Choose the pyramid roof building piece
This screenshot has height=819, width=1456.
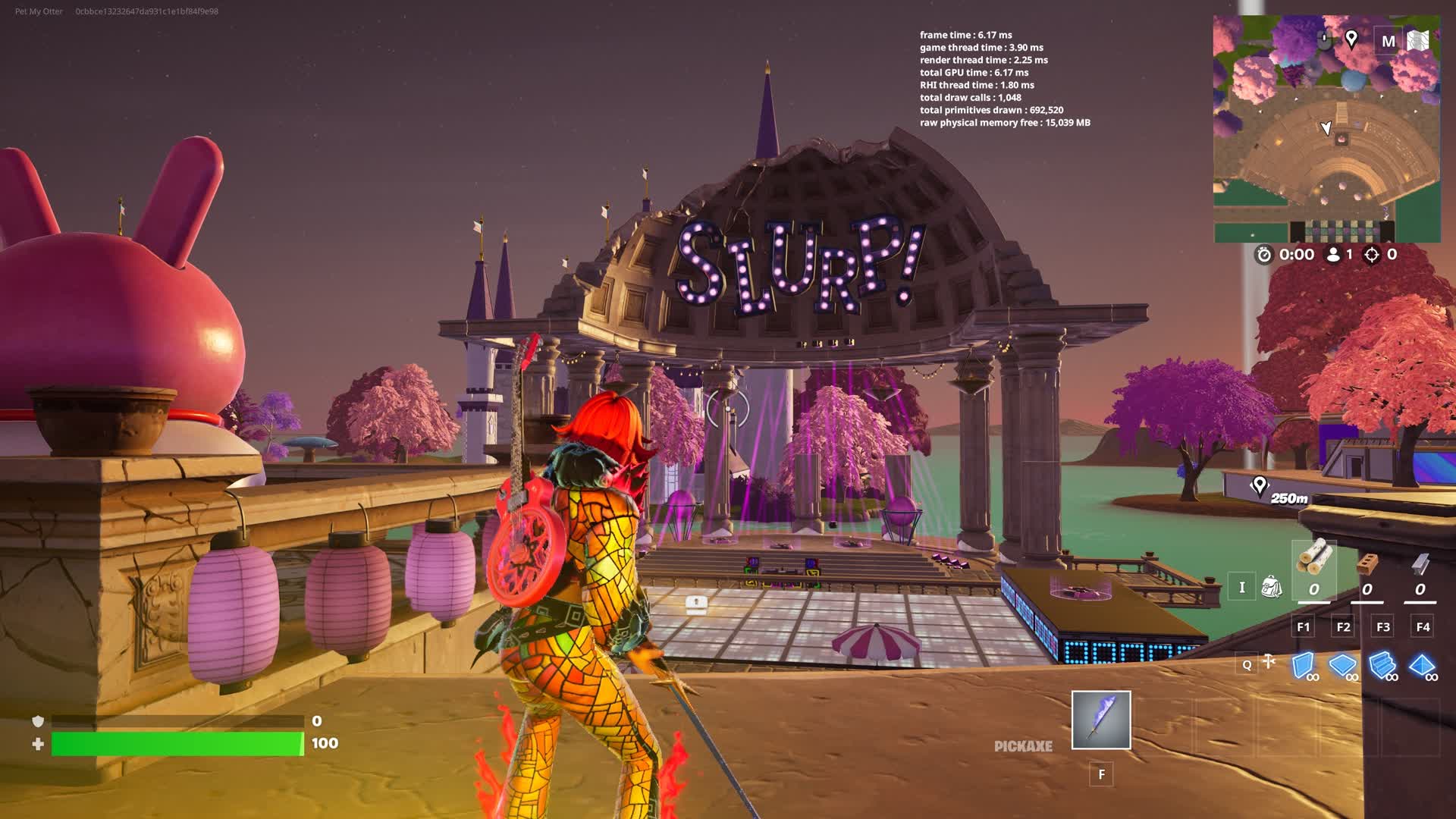pos(1422,665)
